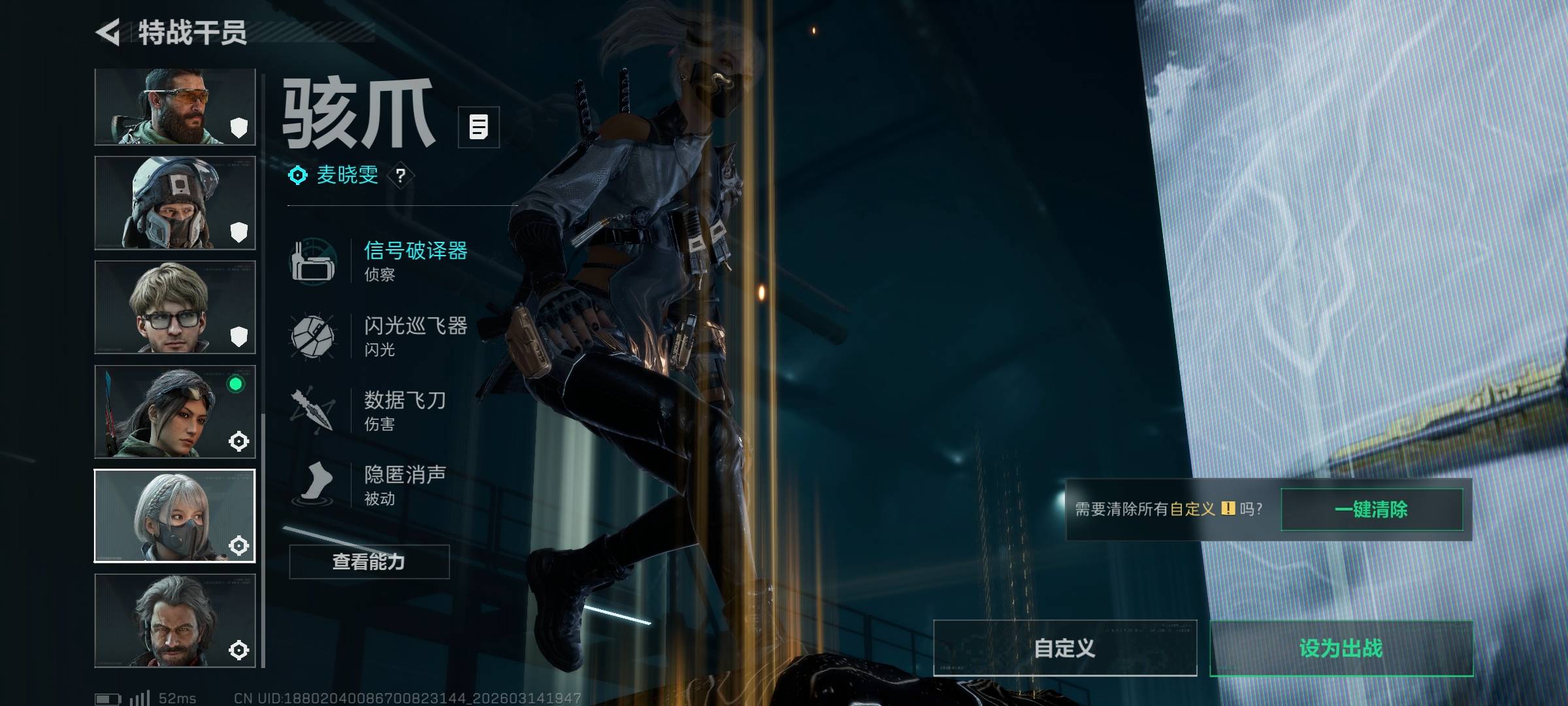Viewport: 1568px width, 706px height.
Task: Go back using the arrow beside 特战干员
Action: coord(108,32)
